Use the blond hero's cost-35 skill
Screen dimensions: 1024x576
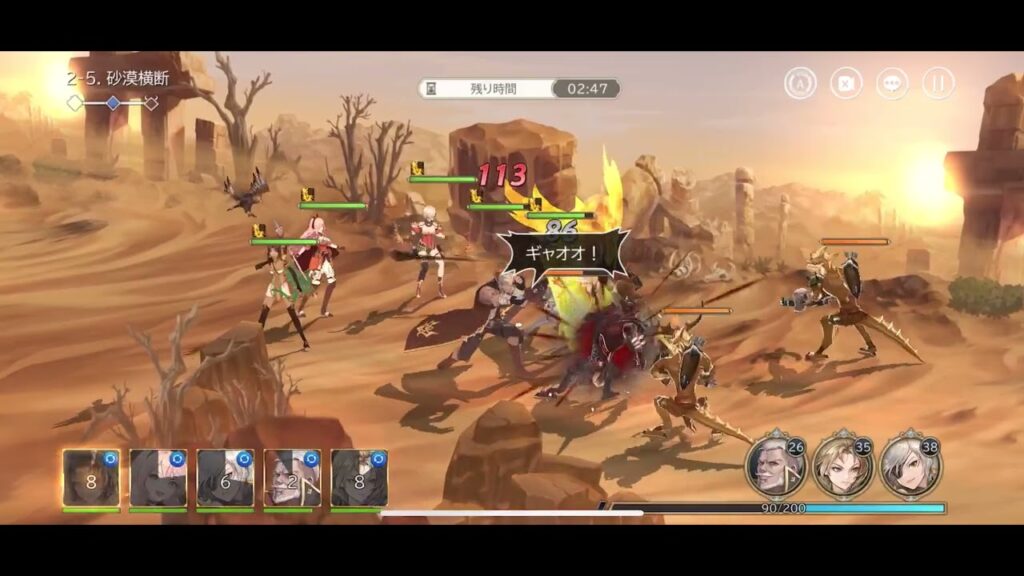(x=842, y=466)
